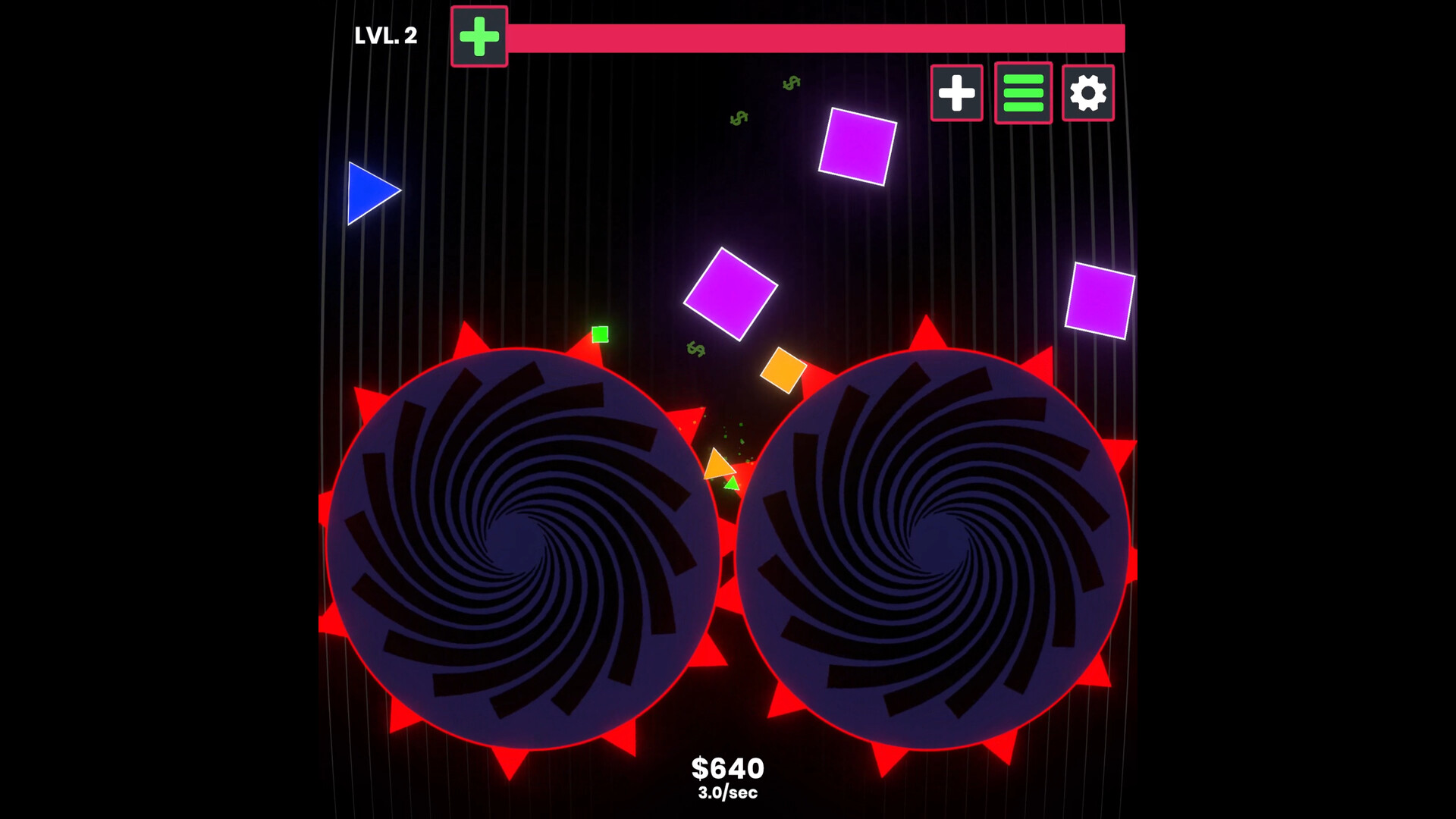
Task: Select the left spinning grinder
Action: [x=523, y=546]
